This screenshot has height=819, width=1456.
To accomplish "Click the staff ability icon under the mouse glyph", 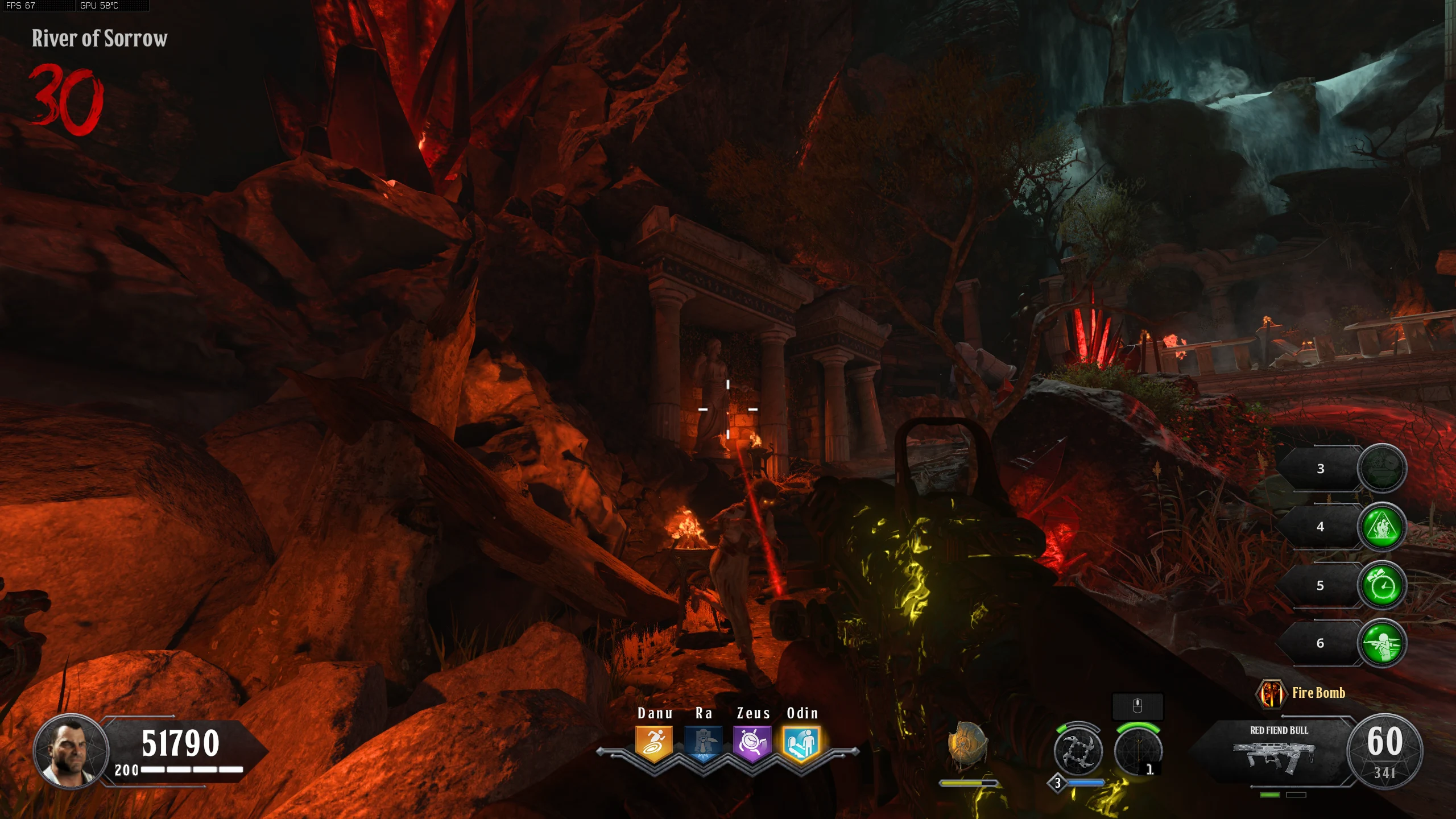I will tap(1137, 752).
